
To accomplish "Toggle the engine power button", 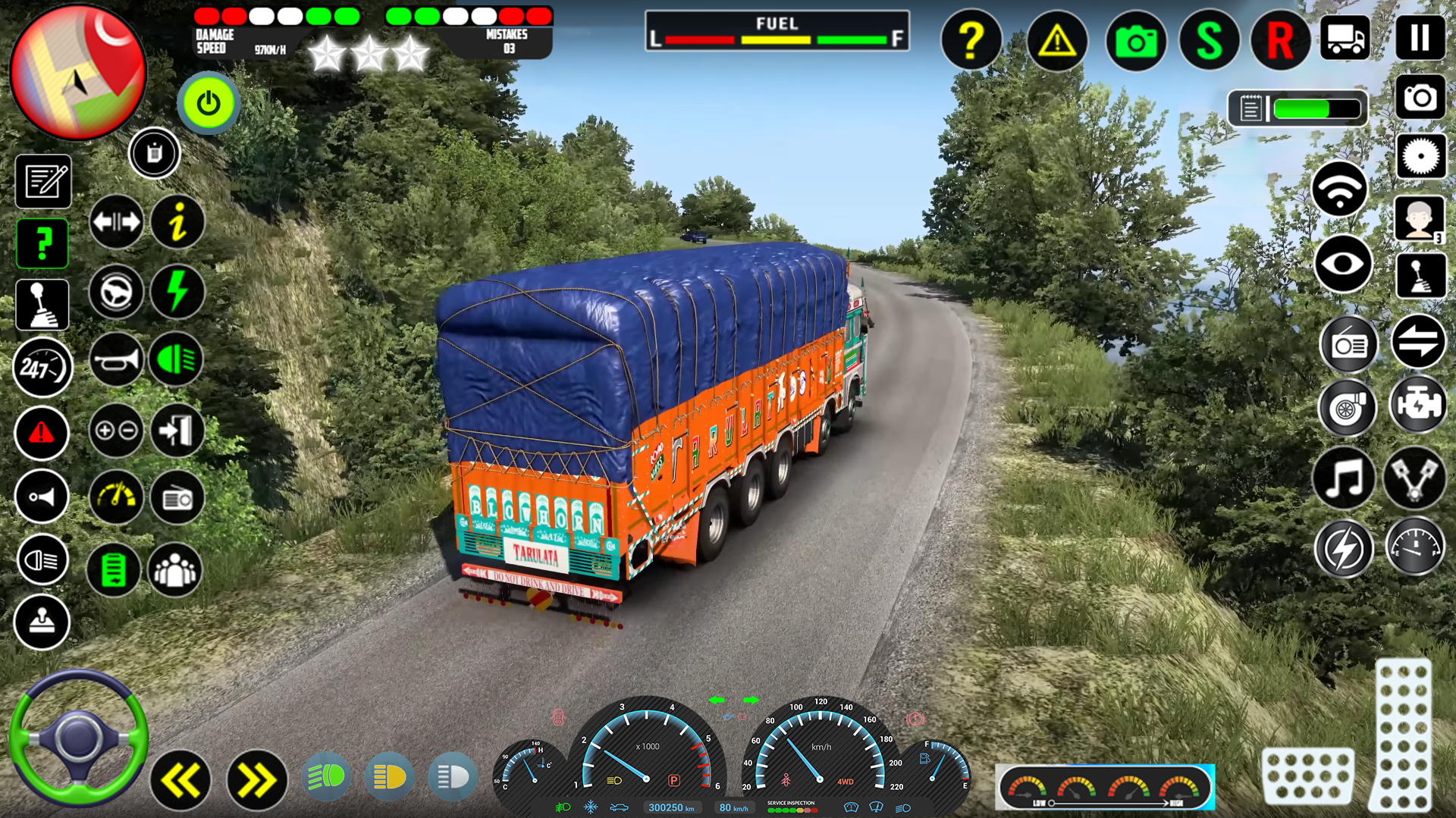I will click(x=208, y=104).
